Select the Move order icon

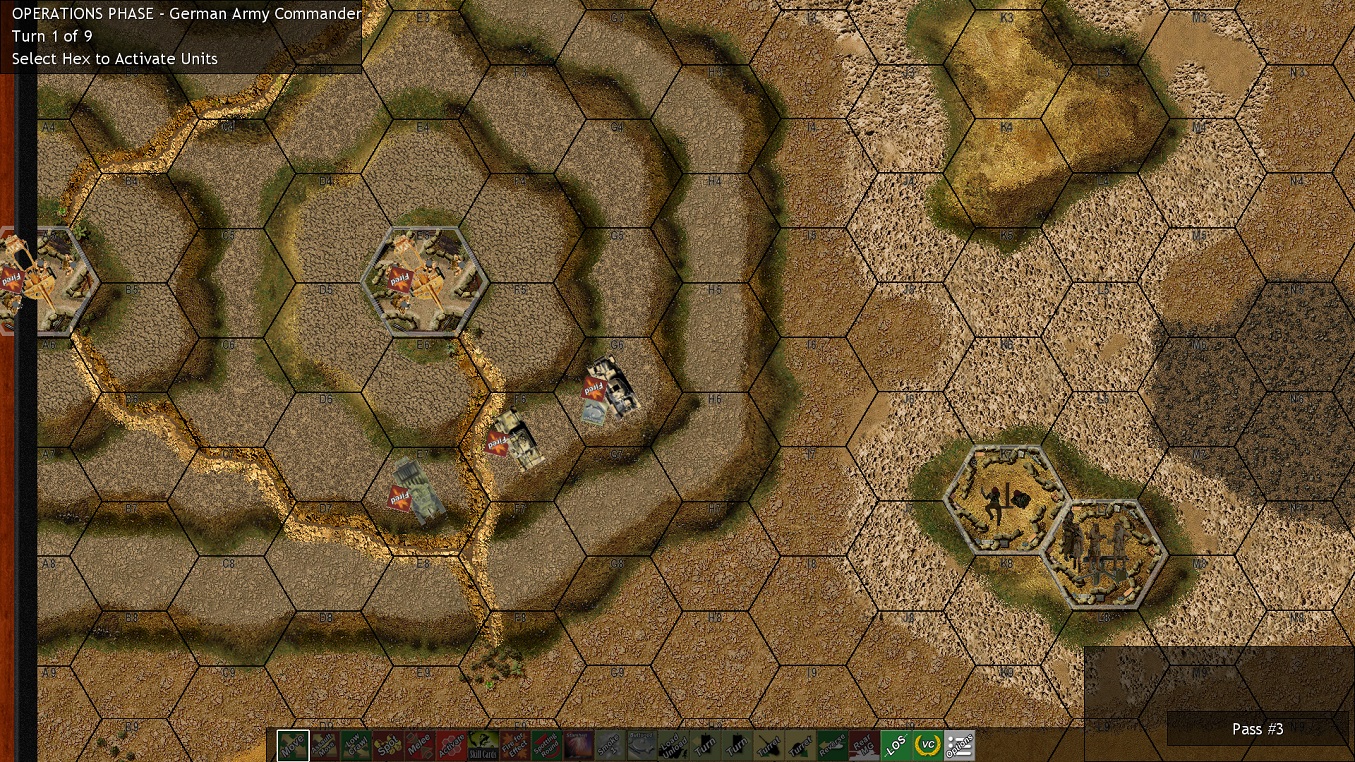[291, 745]
